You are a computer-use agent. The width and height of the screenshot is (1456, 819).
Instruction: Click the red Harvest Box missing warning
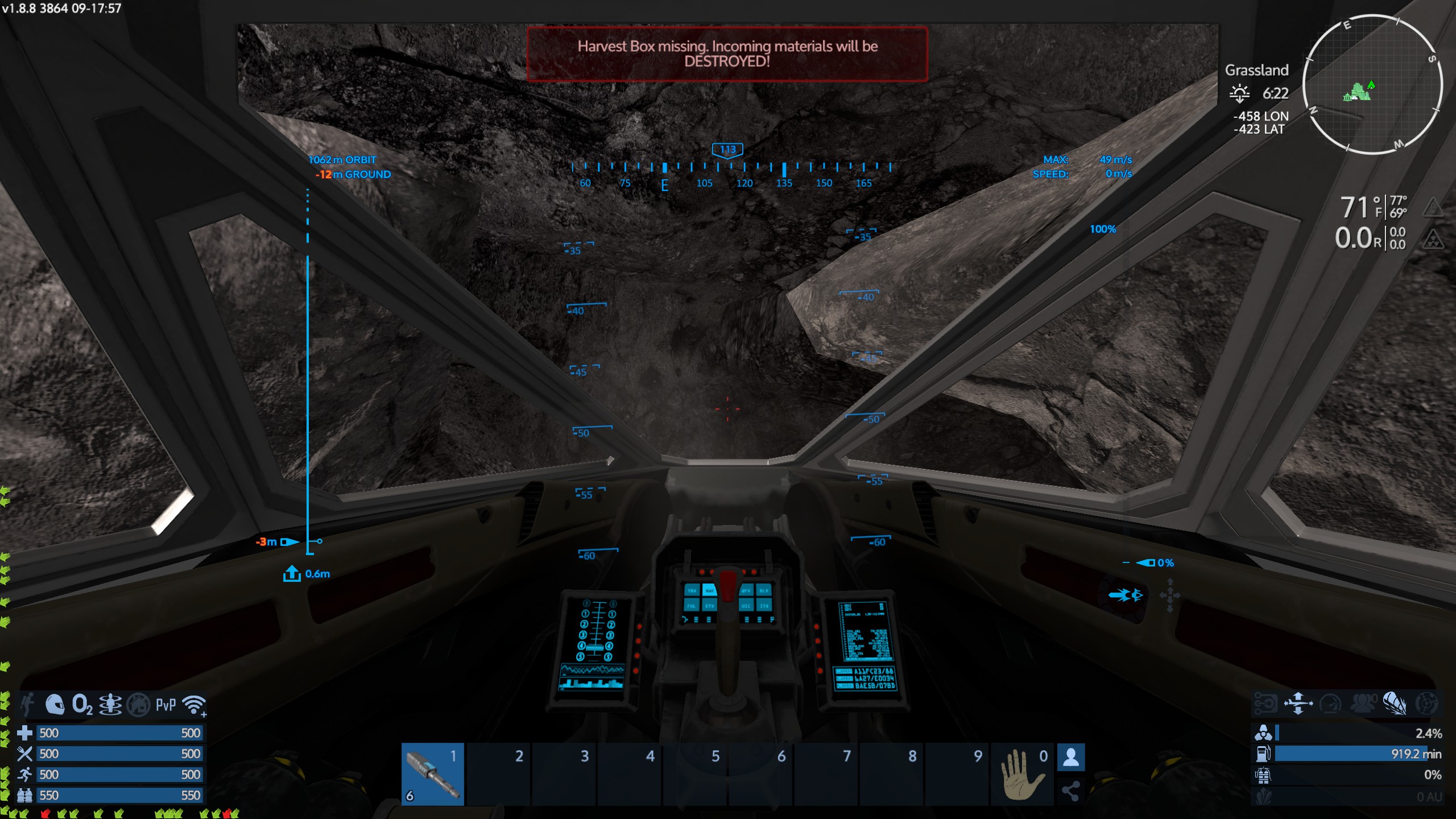pos(727,54)
